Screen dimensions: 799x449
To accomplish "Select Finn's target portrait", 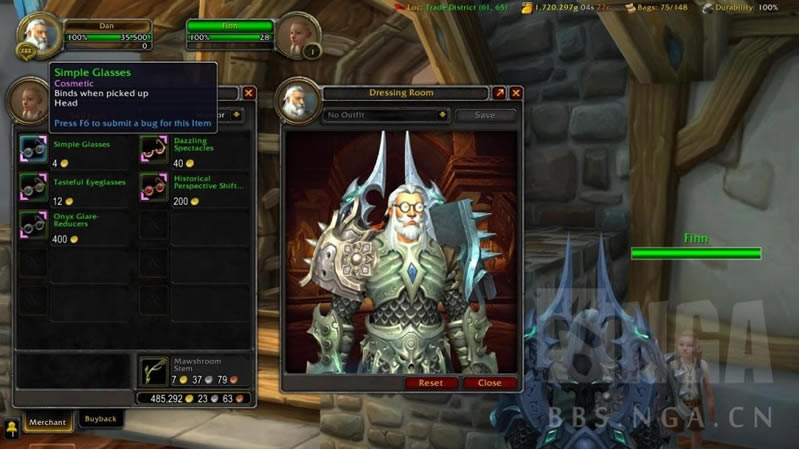I will click(297, 33).
